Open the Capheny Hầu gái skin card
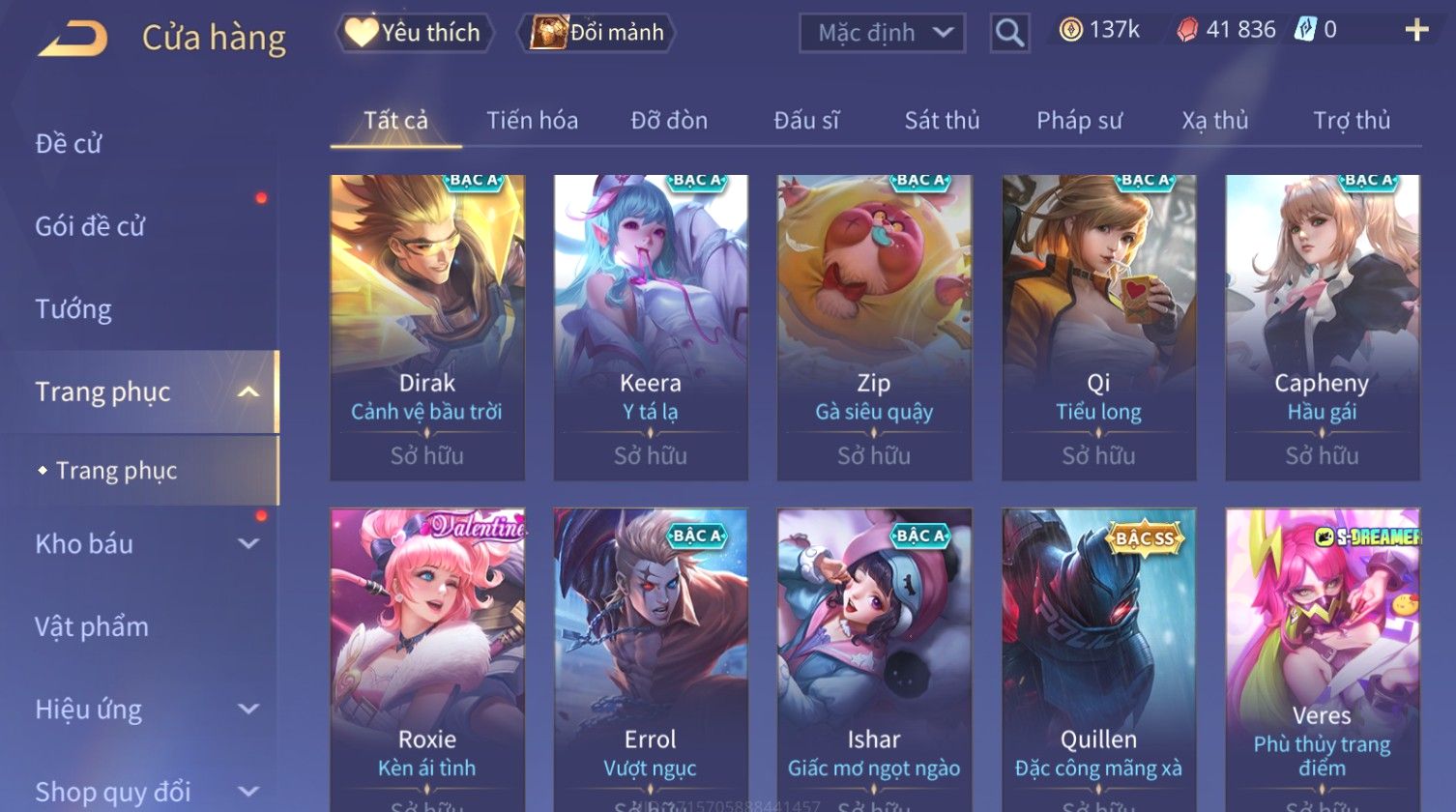Screen dimensions: 1456x812 (x=1322, y=327)
